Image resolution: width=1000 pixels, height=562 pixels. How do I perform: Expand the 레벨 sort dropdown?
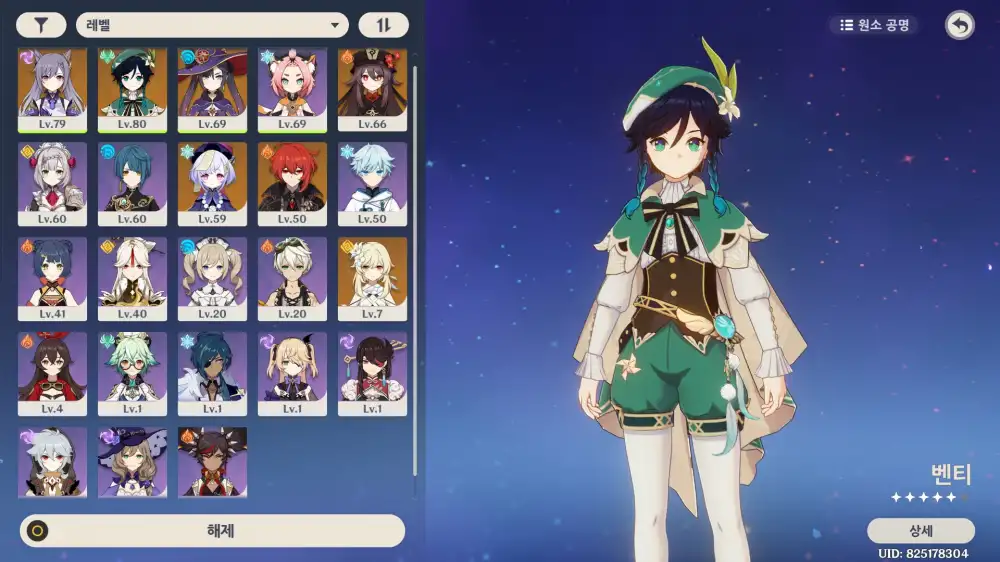click(212, 25)
